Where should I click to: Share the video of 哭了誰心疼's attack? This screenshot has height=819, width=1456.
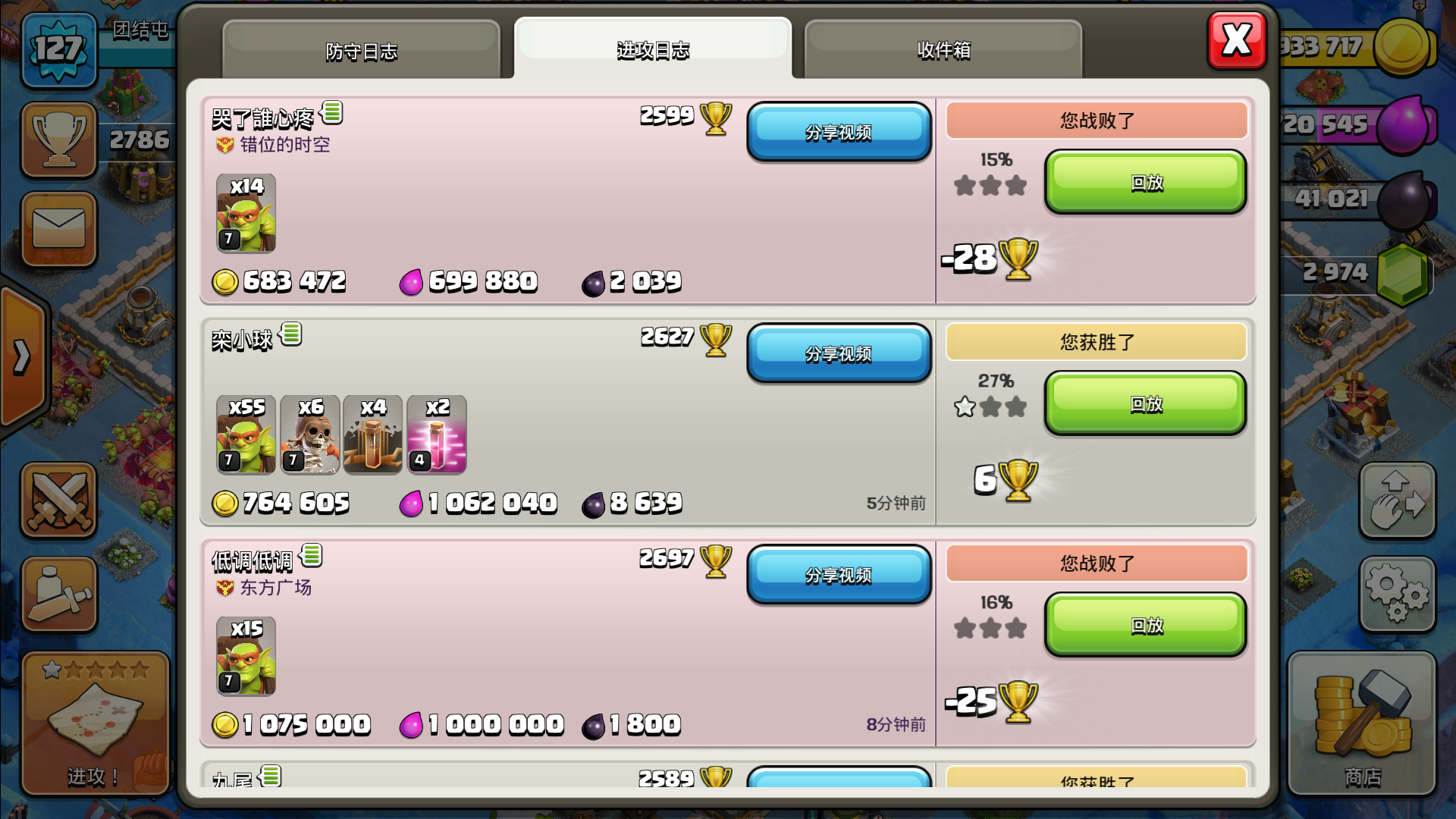click(839, 132)
